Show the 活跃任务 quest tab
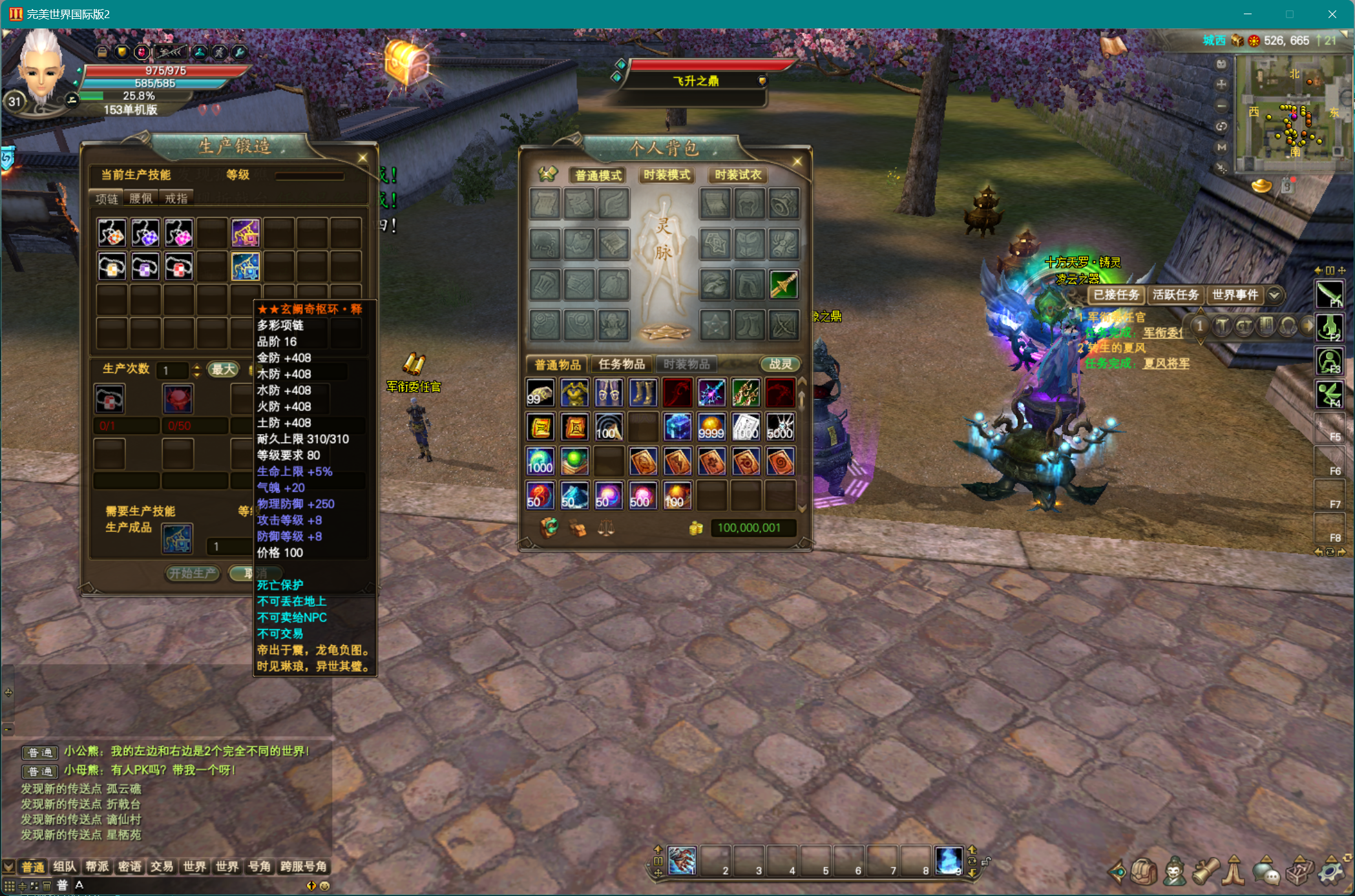The width and height of the screenshot is (1355, 896). [1175, 295]
